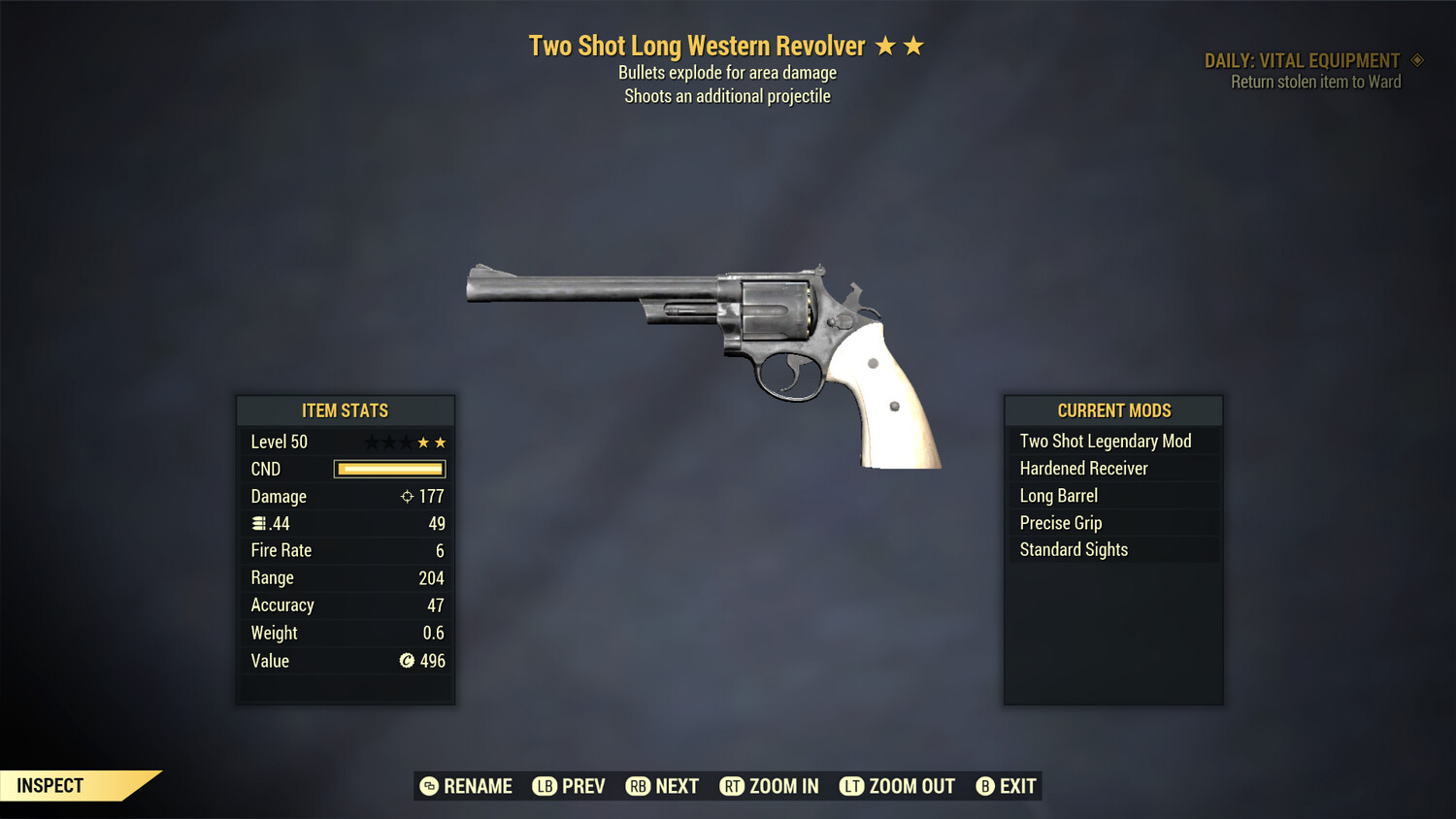The height and width of the screenshot is (819, 1456).
Task: Click the circular Rename button glyph
Action: pyautogui.click(x=428, y=786)
